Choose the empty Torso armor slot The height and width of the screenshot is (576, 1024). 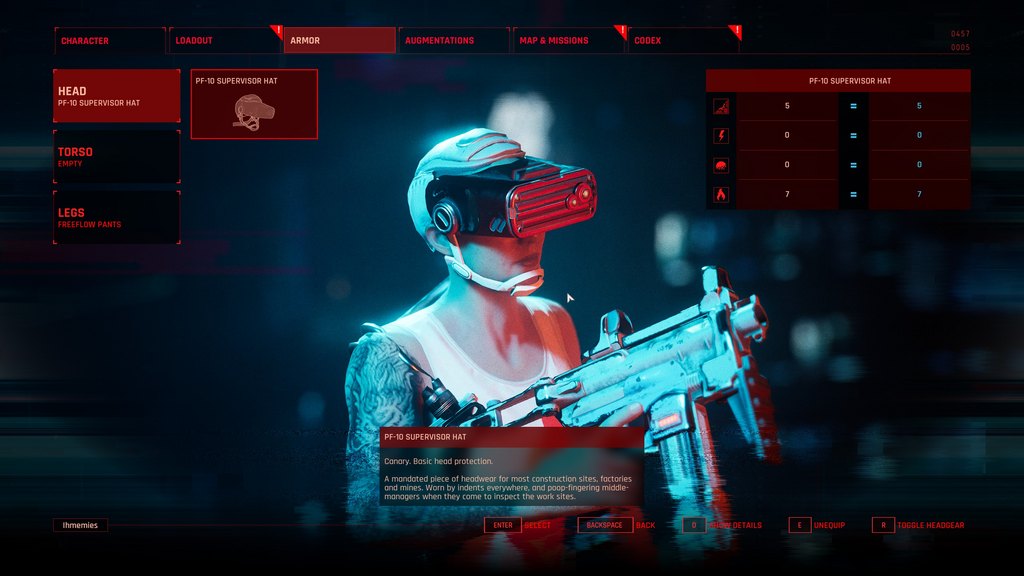coord(117,157)
